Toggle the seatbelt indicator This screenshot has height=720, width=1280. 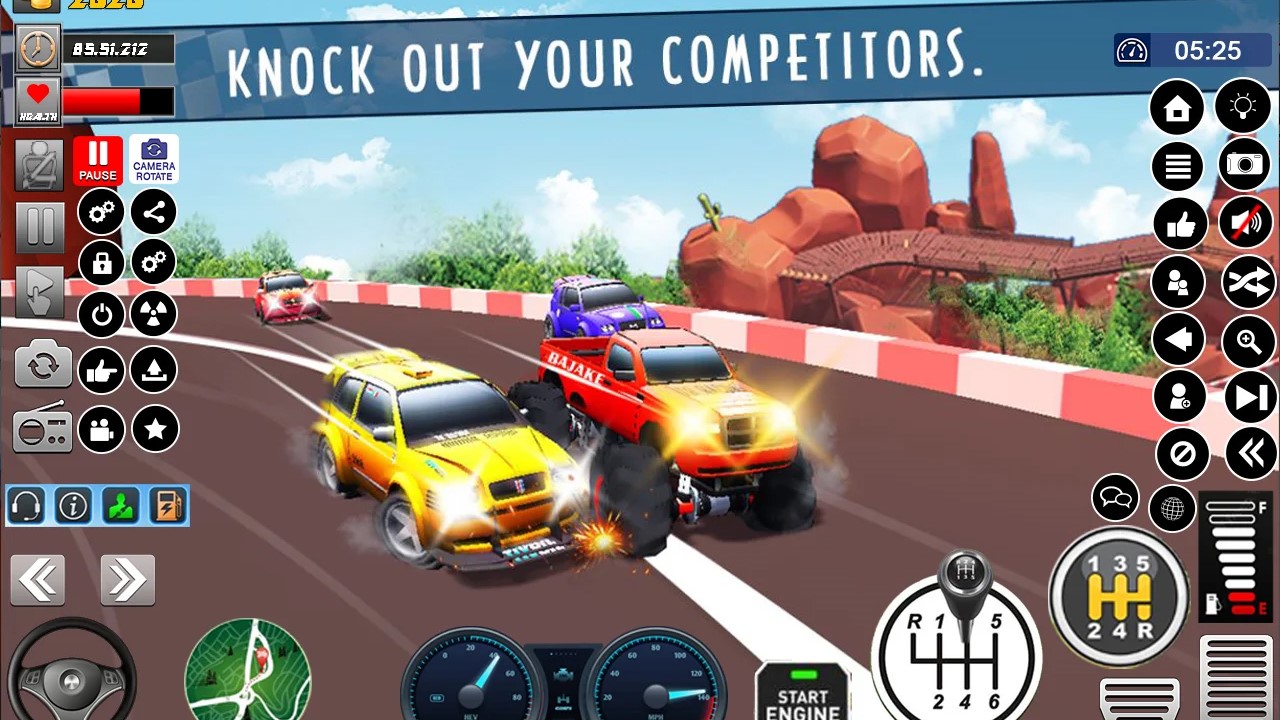point(42,166)
